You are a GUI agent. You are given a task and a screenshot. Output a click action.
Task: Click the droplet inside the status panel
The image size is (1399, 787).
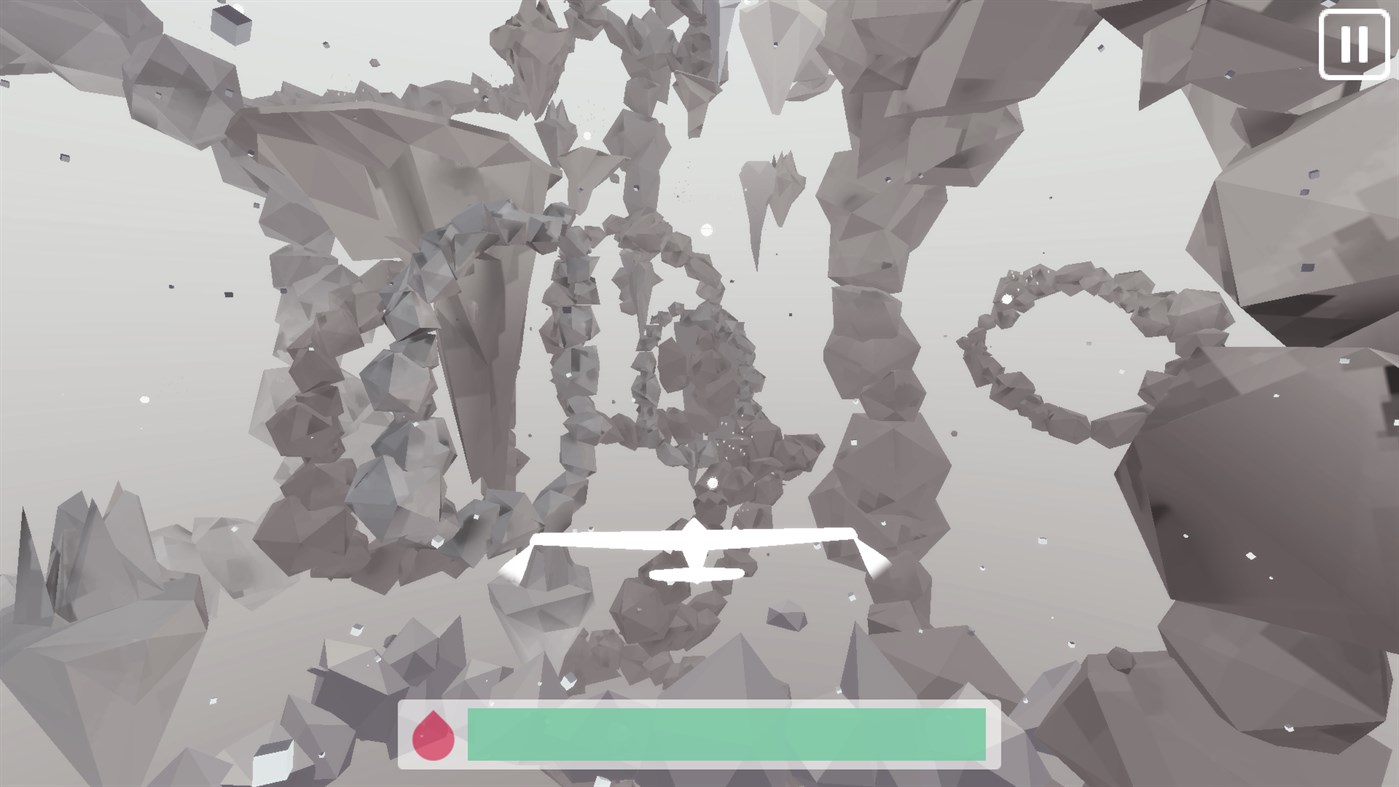click(434, 737)
